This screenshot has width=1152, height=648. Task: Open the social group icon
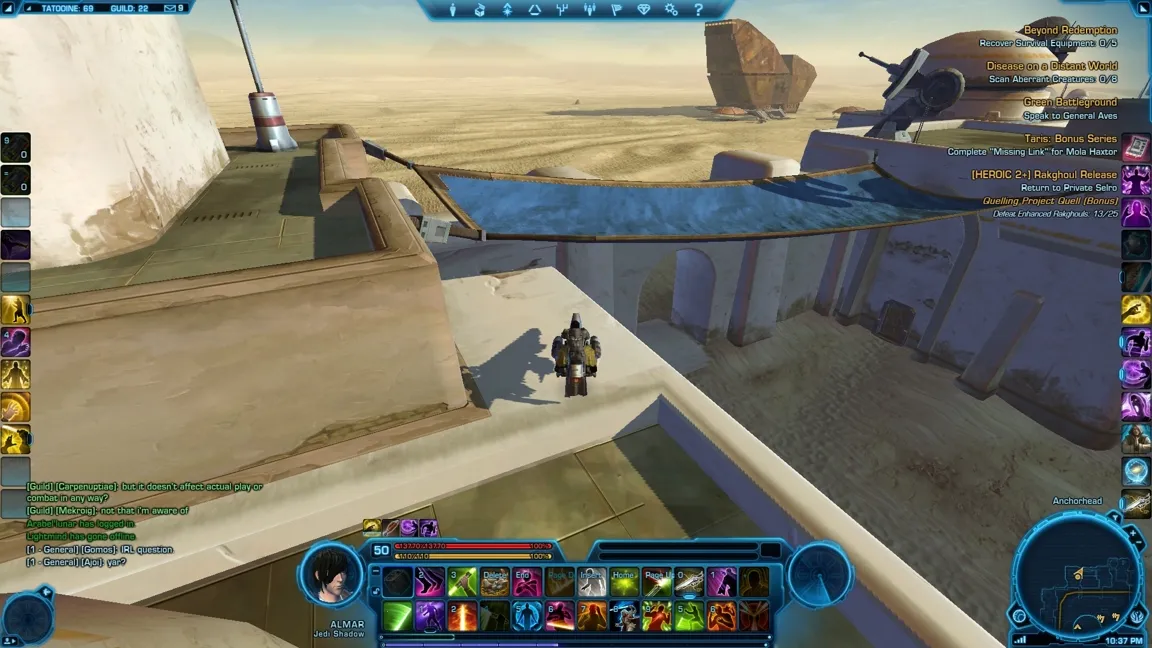[589, 10]
